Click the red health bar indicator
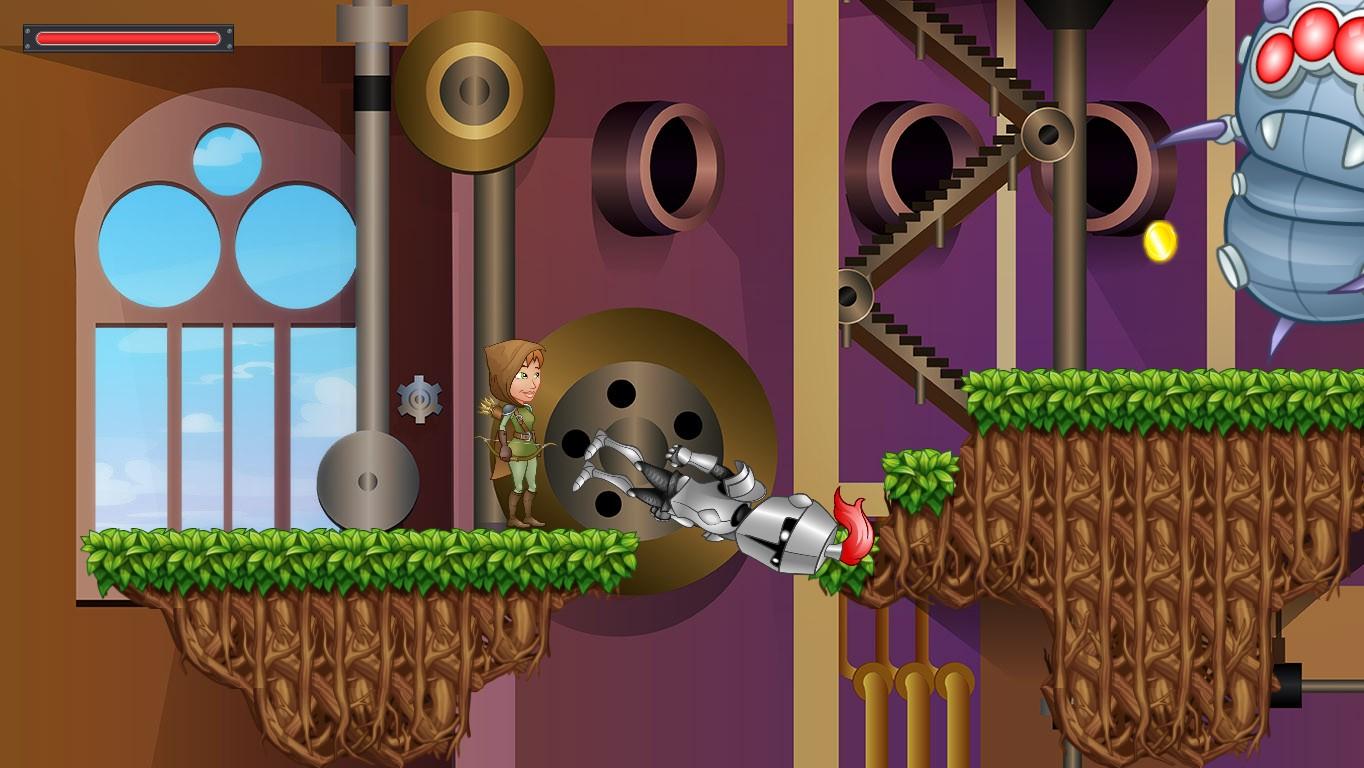The image size is (1364, 768). point(128,36)
